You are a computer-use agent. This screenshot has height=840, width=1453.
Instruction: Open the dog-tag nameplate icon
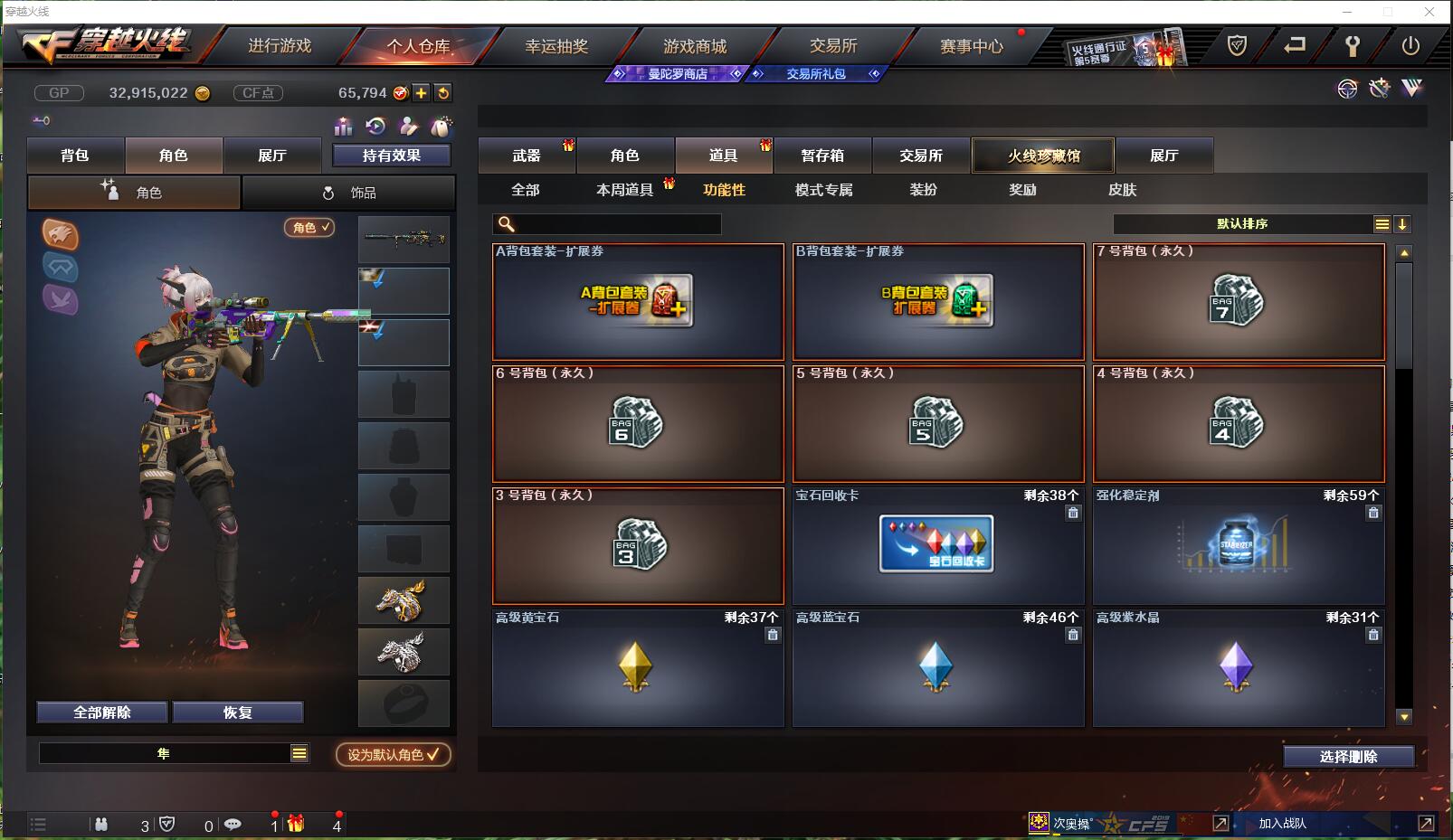[442, 126]
